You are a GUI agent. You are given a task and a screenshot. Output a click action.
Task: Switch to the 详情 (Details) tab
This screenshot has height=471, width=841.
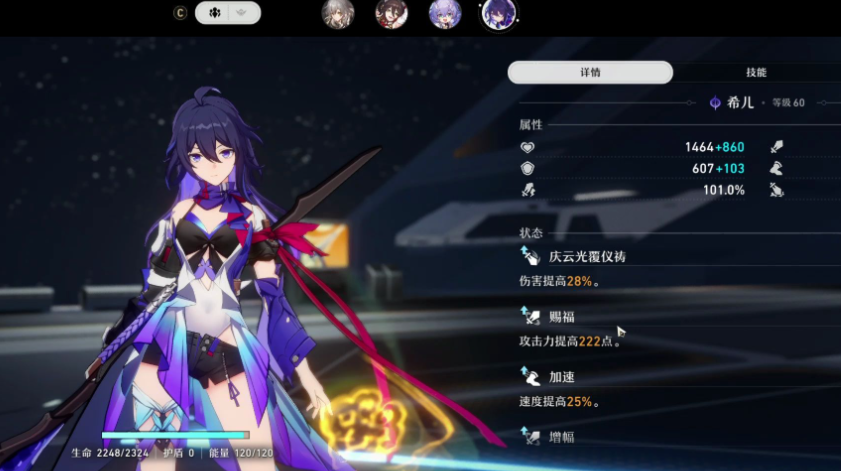coord(590,72)
